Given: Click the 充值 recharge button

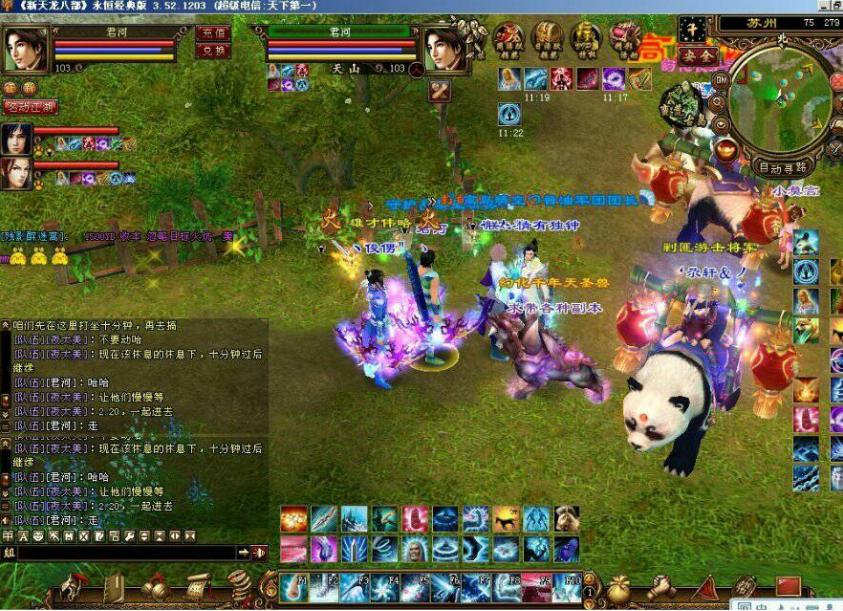Looking at the screenshot, I should click(213, 32).
